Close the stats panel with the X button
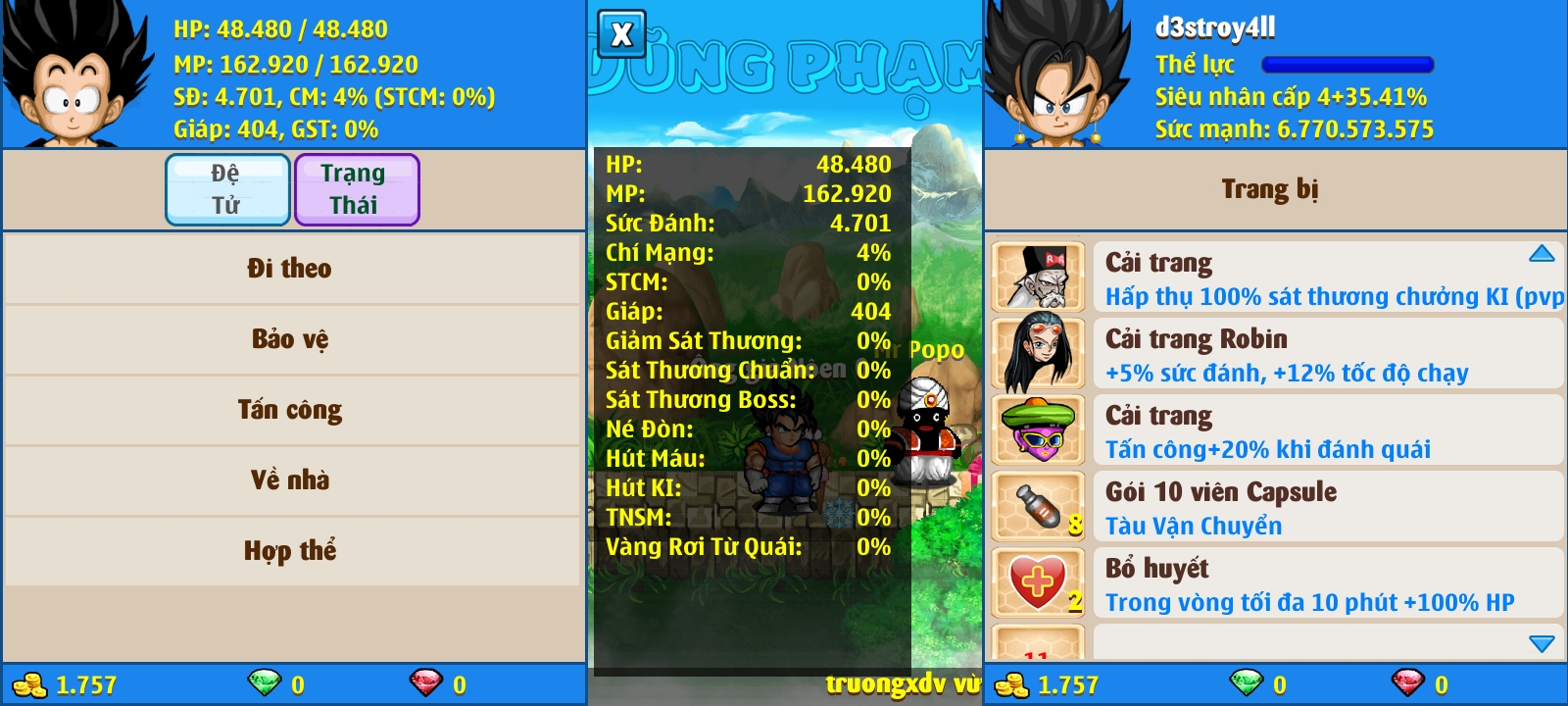This screenshot has height=706, width=1568. [x=621, y=35]
